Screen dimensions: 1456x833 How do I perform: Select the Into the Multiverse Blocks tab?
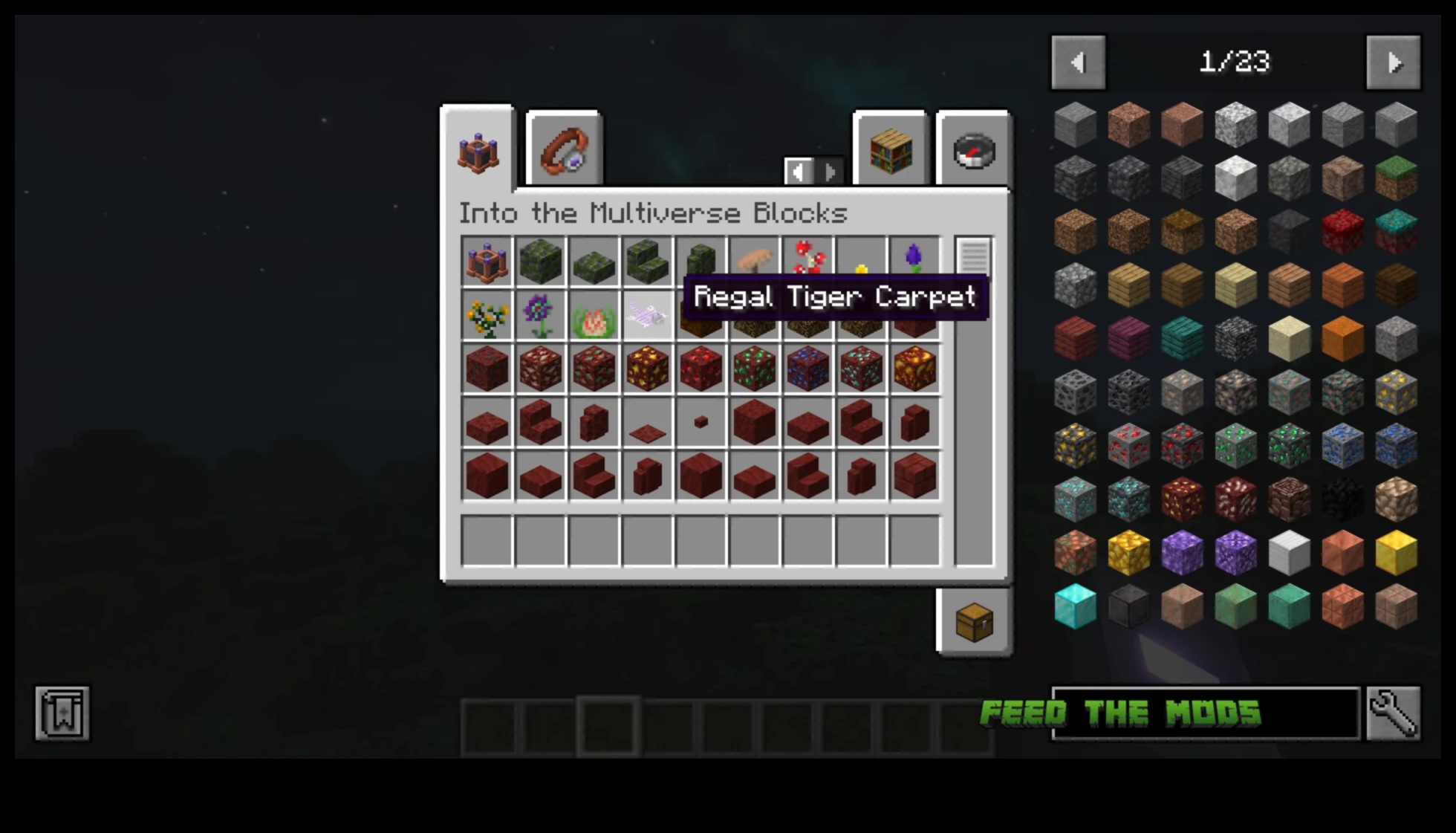pos(478,152)
